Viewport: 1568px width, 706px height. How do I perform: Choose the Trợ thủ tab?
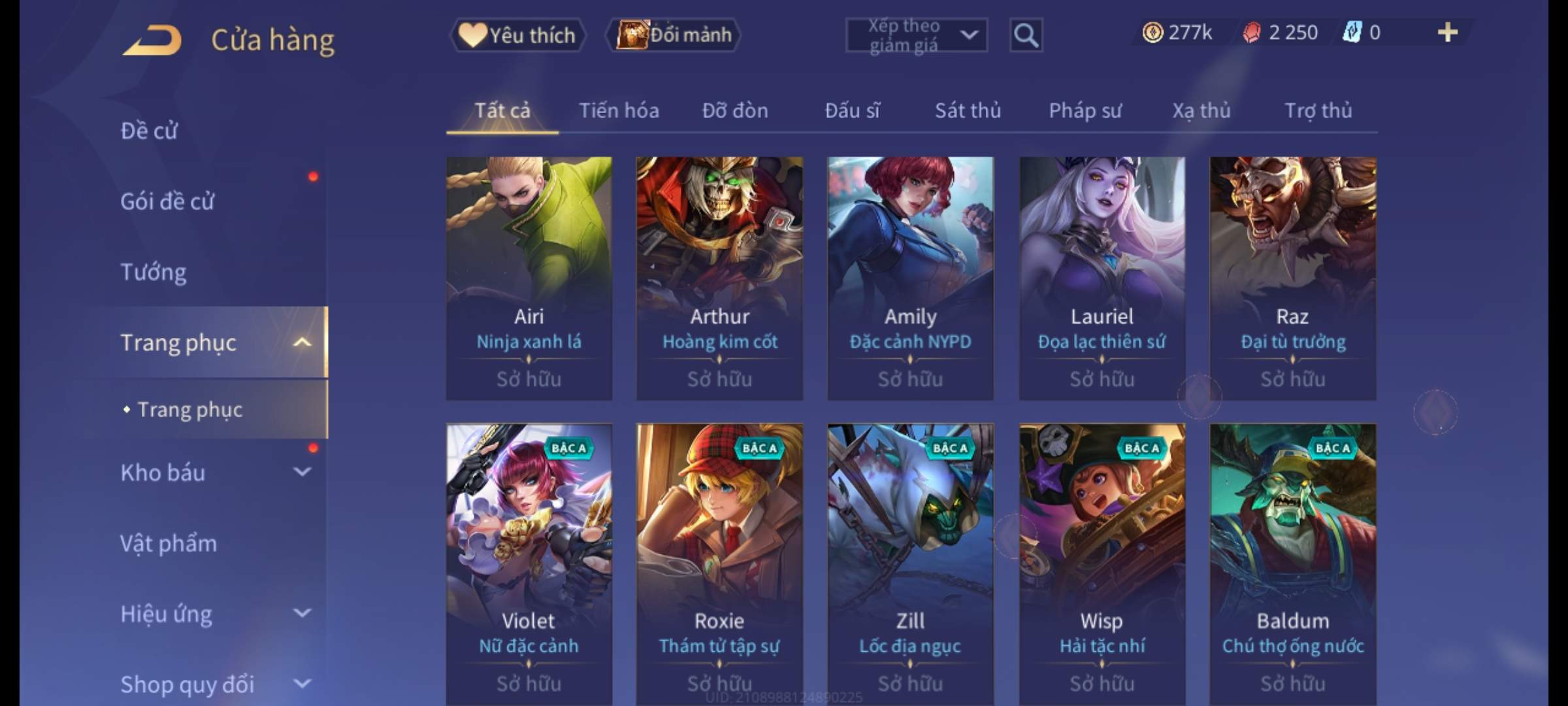pyautogui.click(x=1318, y=110)
